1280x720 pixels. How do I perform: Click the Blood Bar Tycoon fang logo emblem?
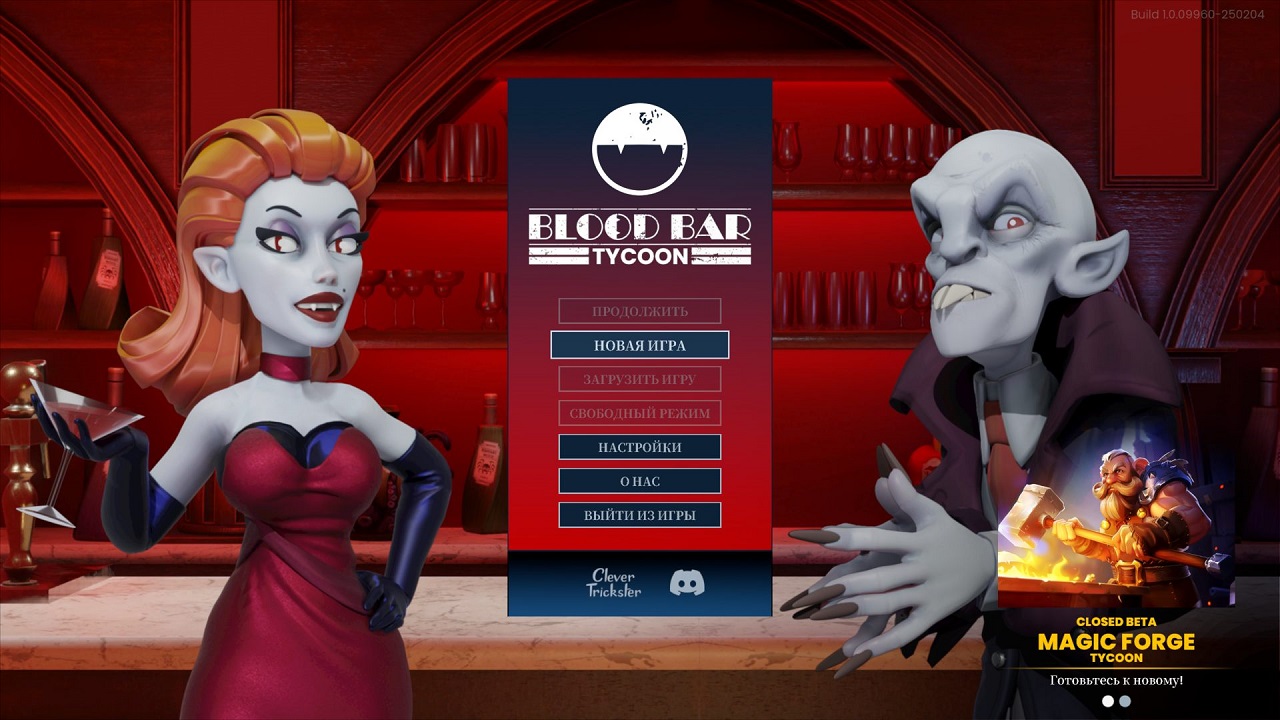pyautogui.click(x=641, y=149)
